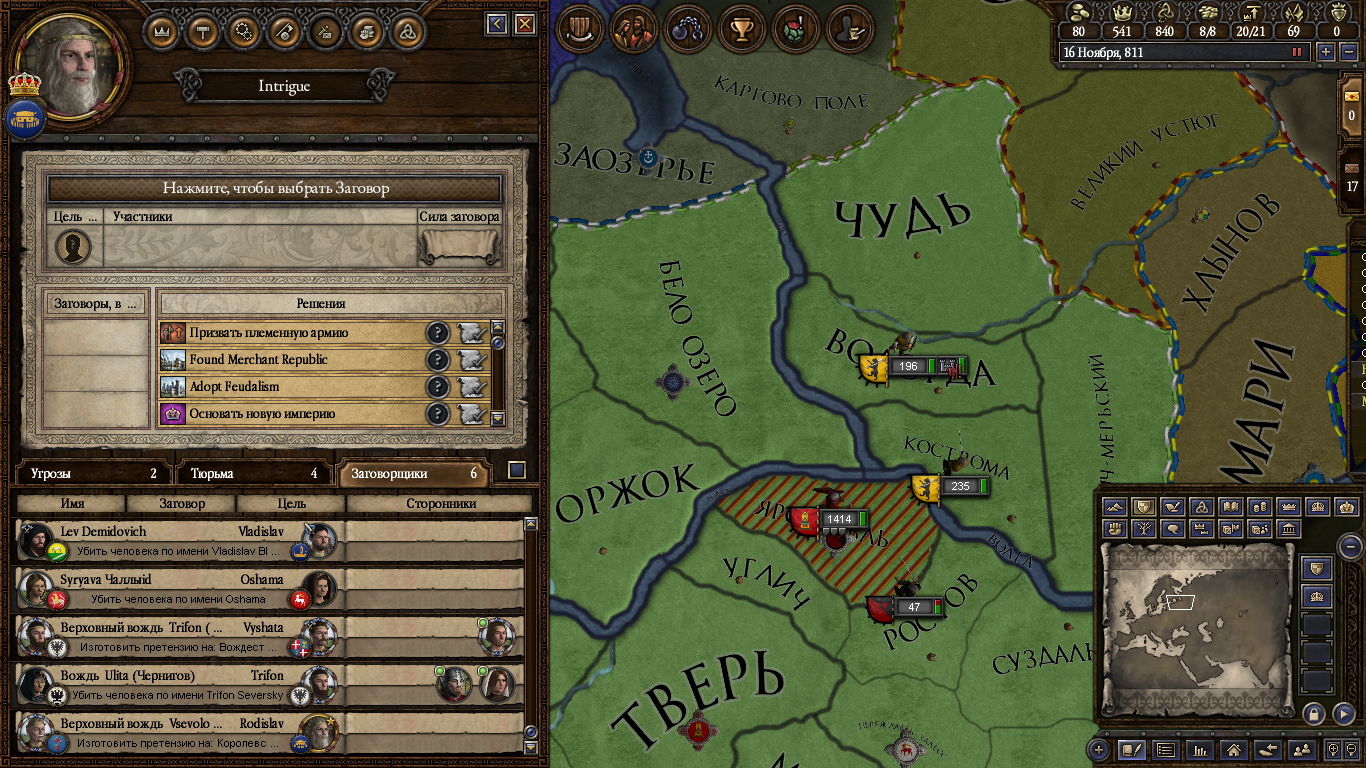Toggle the pause button beside the date
1366x768 pixels.
click(x=1298, y=52)
